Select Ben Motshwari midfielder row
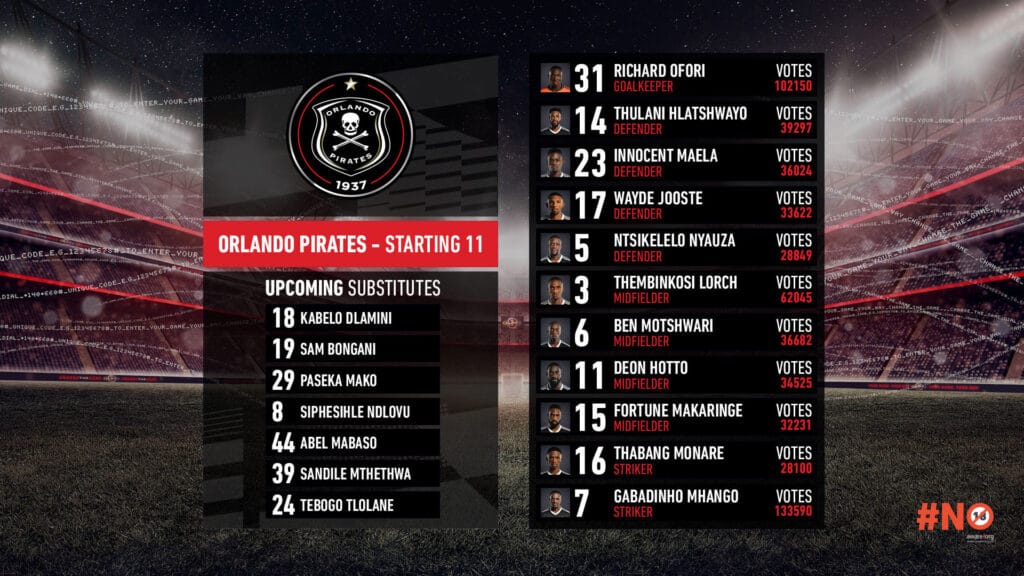Image resolution: width=1024 pixels, height=576 pixels. (677, 331)
